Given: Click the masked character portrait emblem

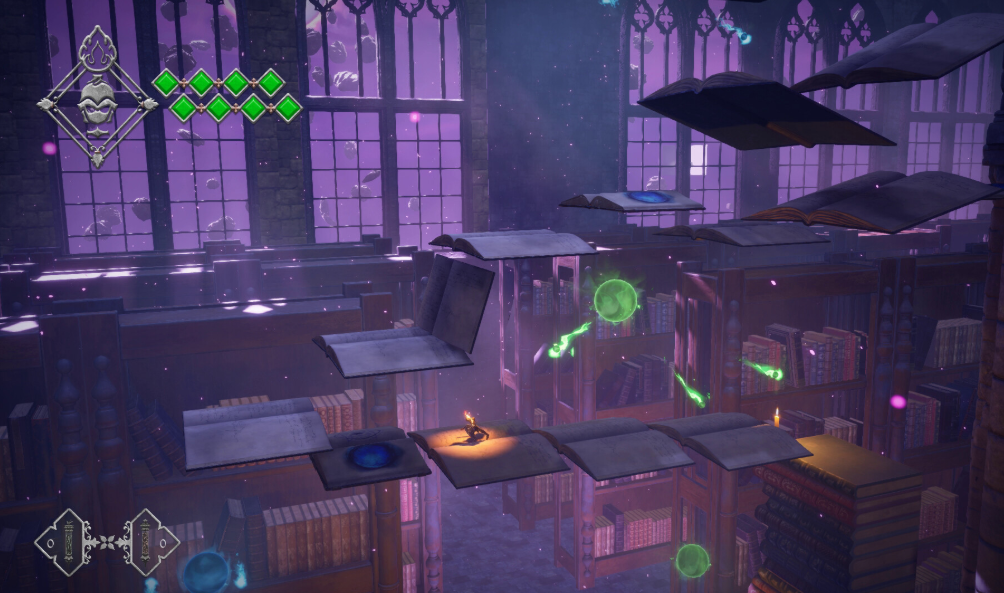Looking at the screenshot, I should click(x=97, y=101).
